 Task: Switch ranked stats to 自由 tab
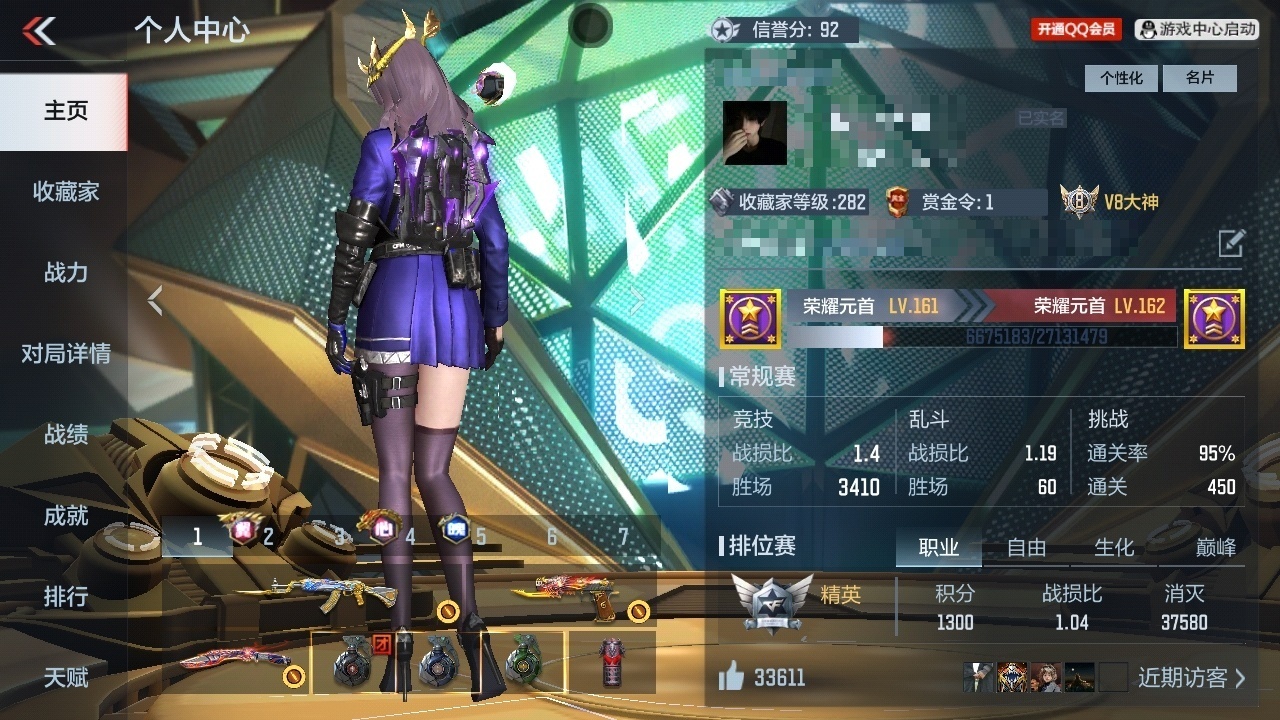(x=1026, y=547)
